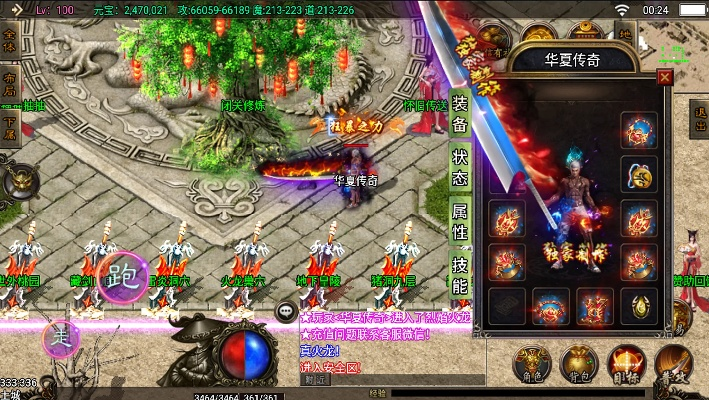
Task: Toggle the 走 walk mode orb
Action: point(60,337)
